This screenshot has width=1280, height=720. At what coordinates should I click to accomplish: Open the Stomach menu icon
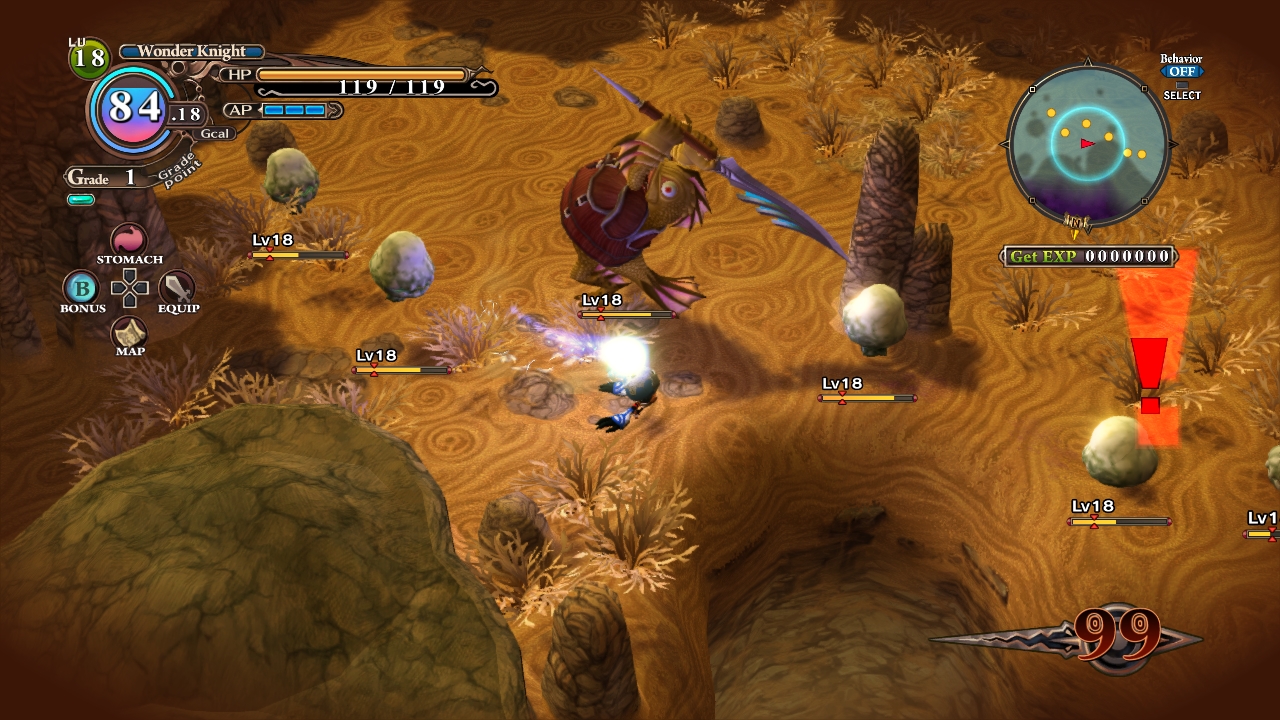[x=129, y=240]
